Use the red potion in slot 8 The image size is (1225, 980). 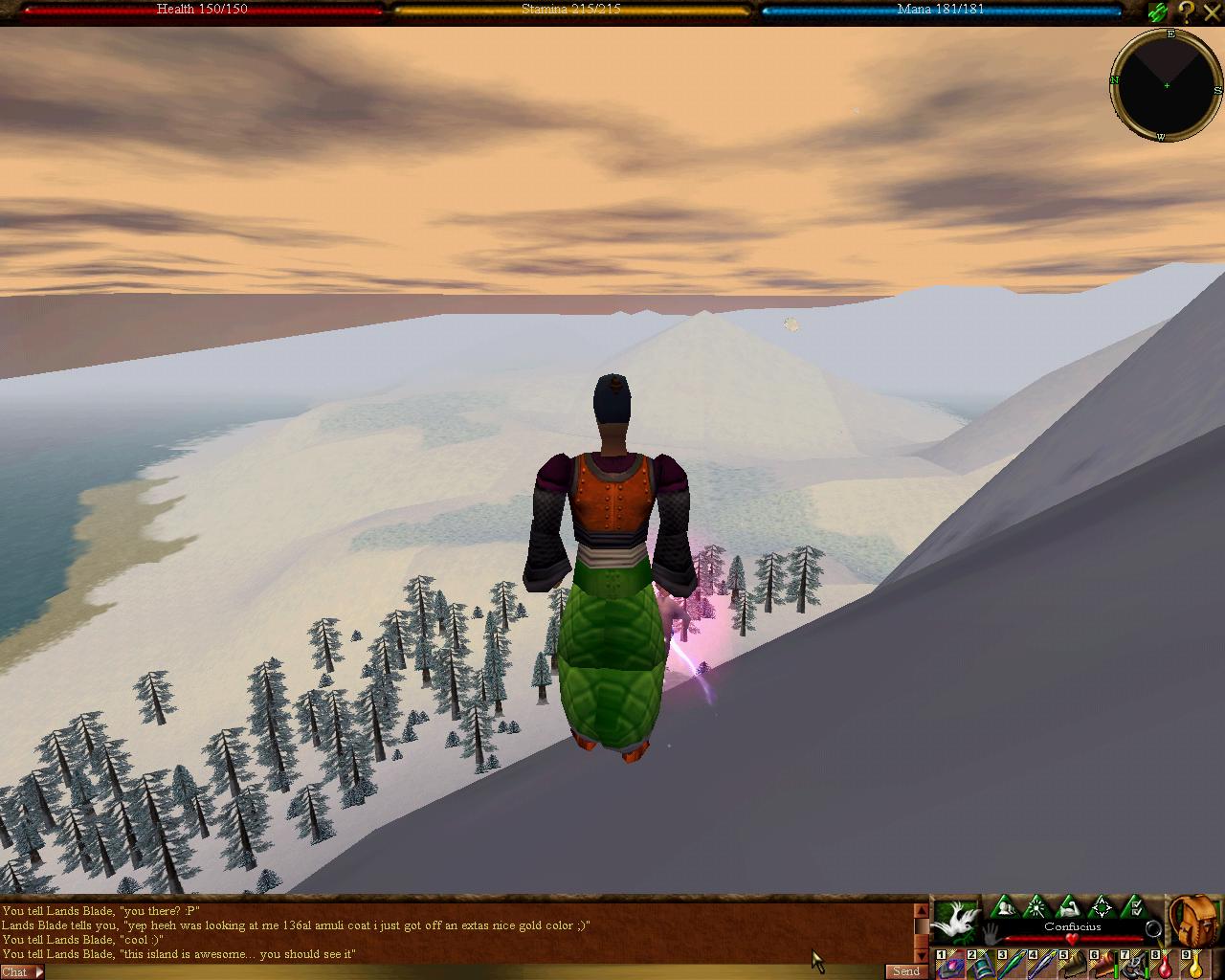point(1165,965)
